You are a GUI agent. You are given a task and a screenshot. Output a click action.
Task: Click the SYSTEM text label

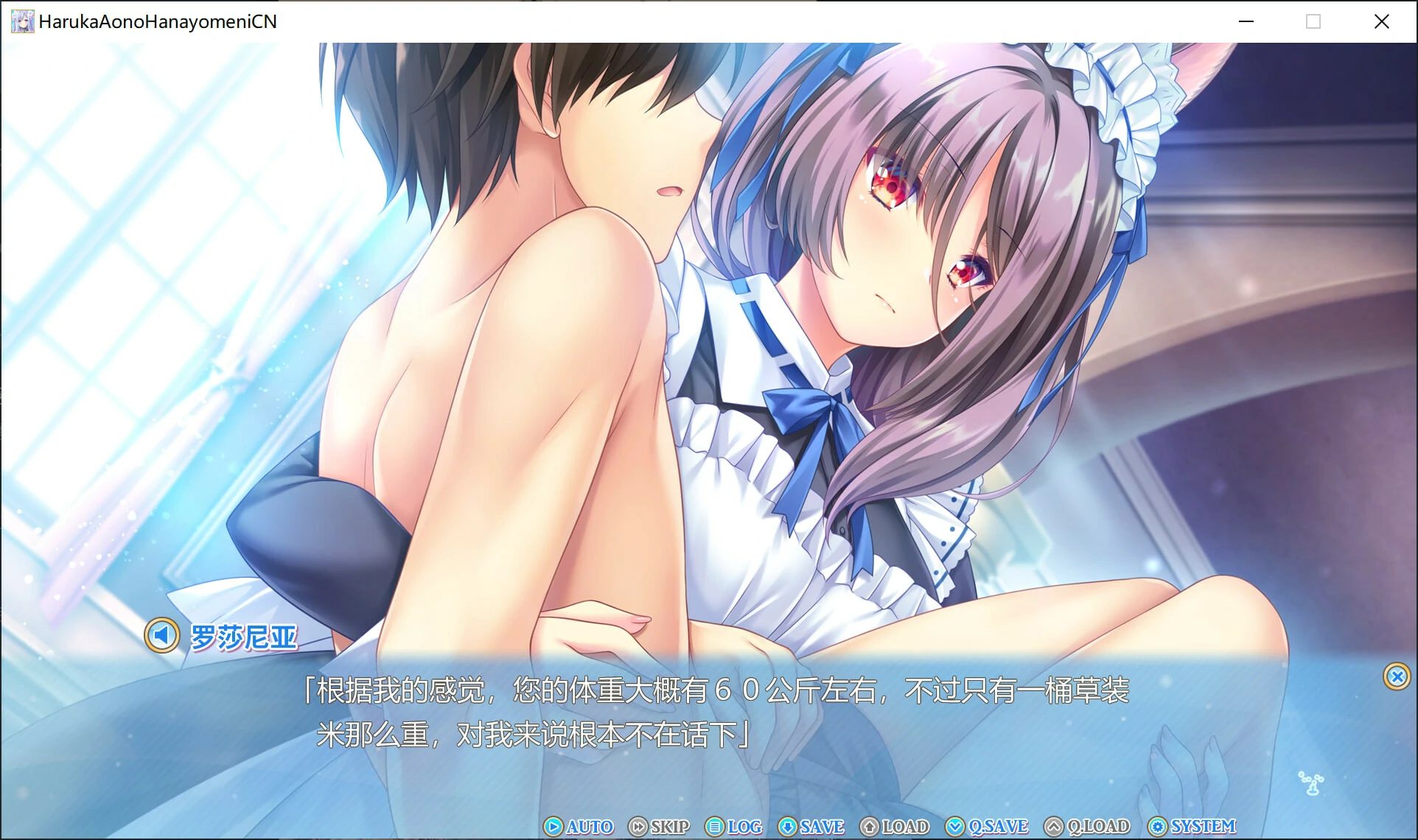(1201, 827)
